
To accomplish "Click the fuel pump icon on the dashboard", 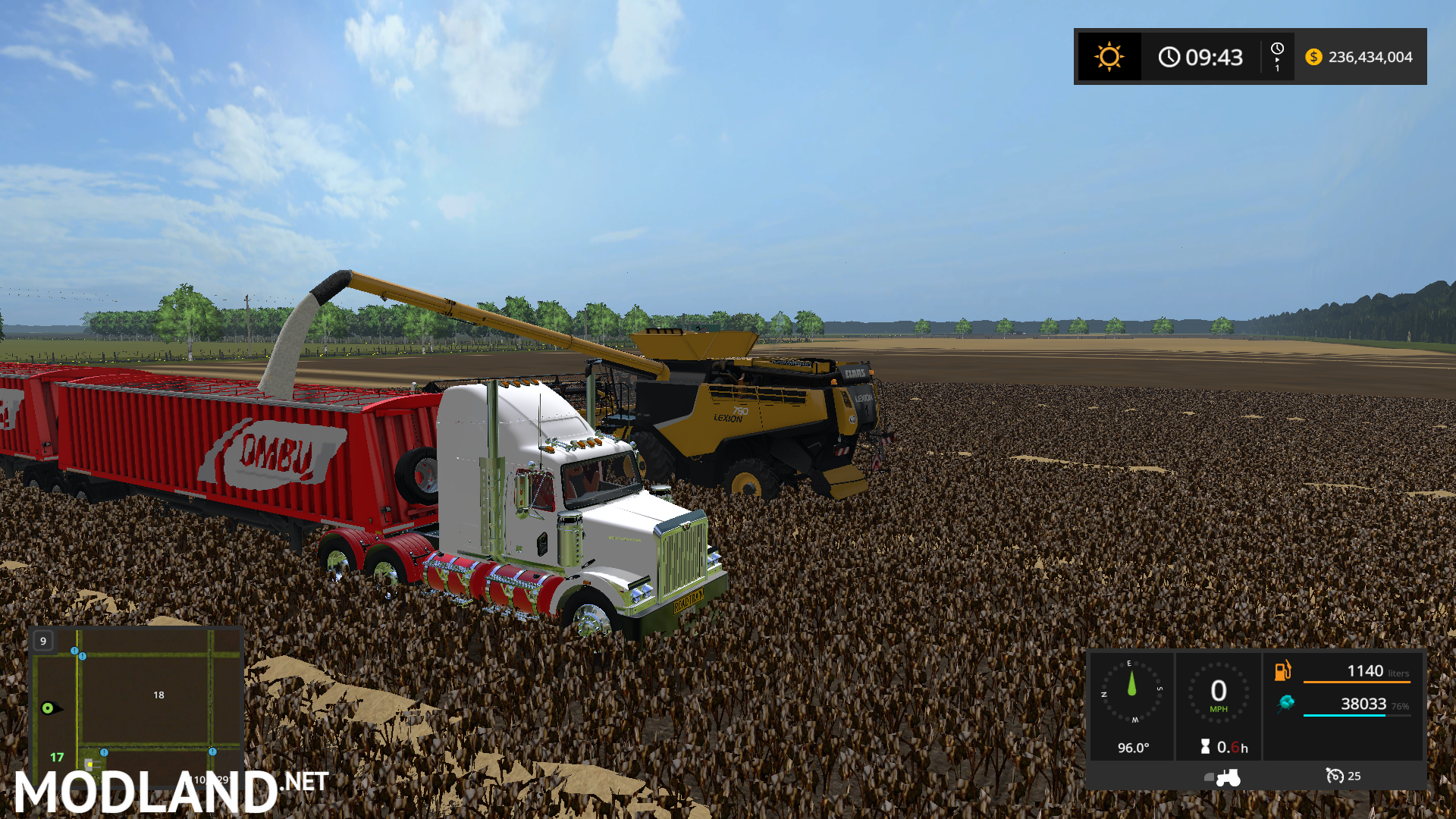I will [x=1282, y=670].
